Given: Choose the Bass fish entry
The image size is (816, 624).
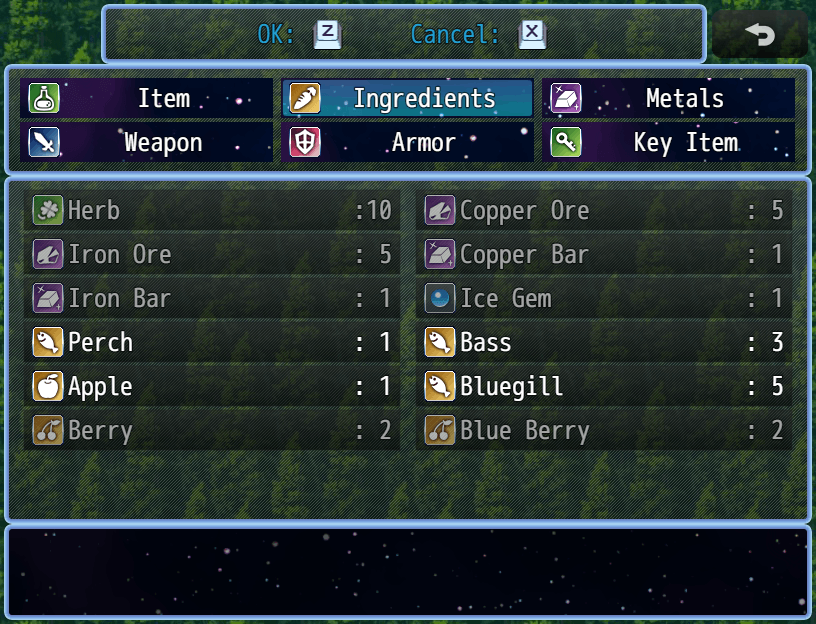Looking at the screenshot, I should 604,342.
